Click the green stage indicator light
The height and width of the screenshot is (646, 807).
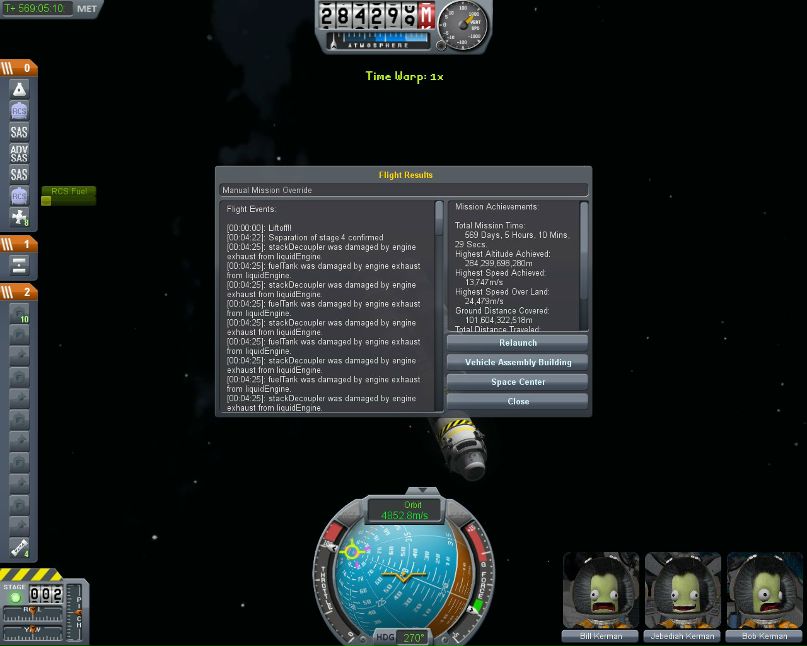tap(15, 598)
